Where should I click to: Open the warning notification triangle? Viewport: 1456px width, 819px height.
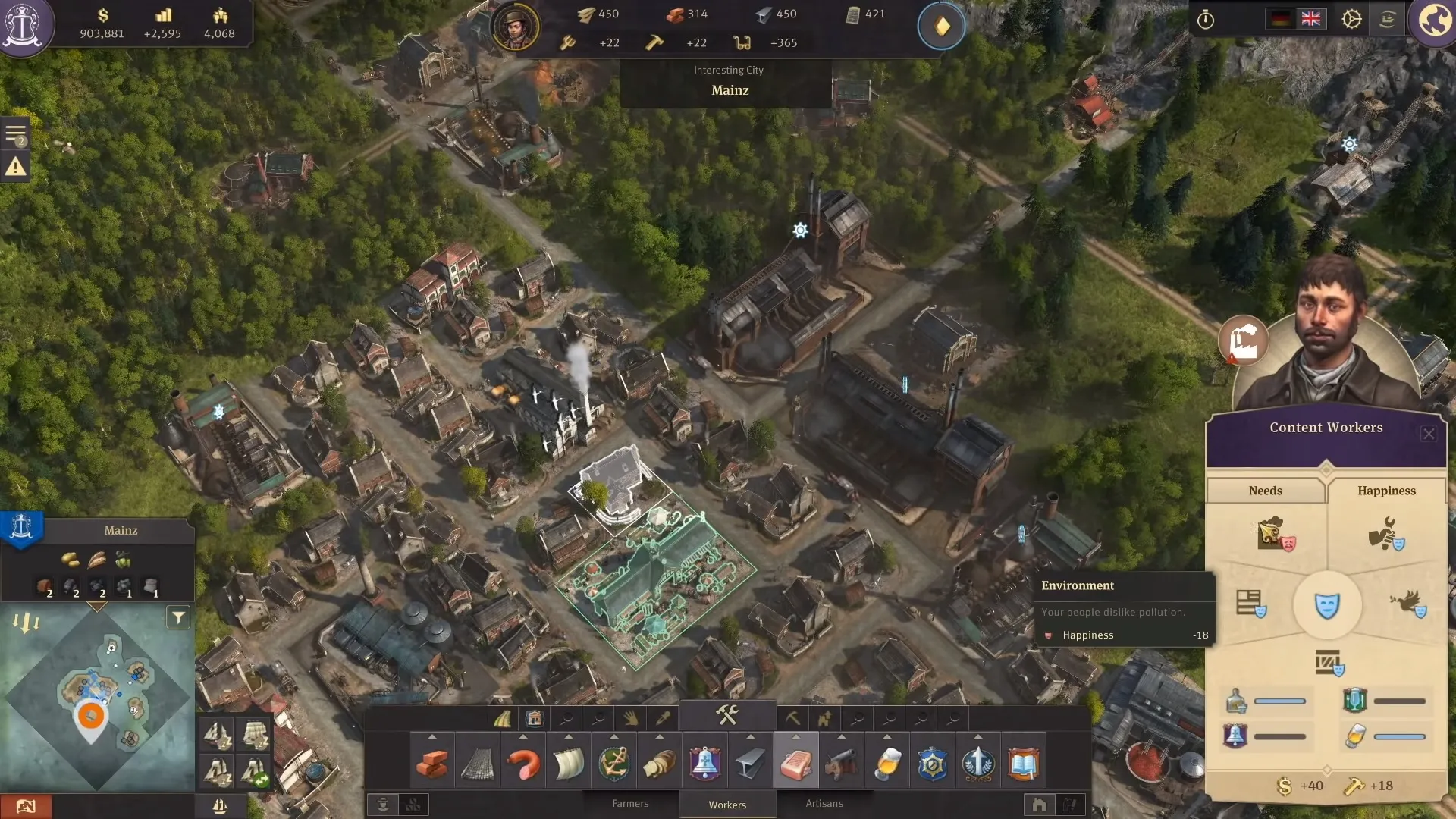point(16,167)
